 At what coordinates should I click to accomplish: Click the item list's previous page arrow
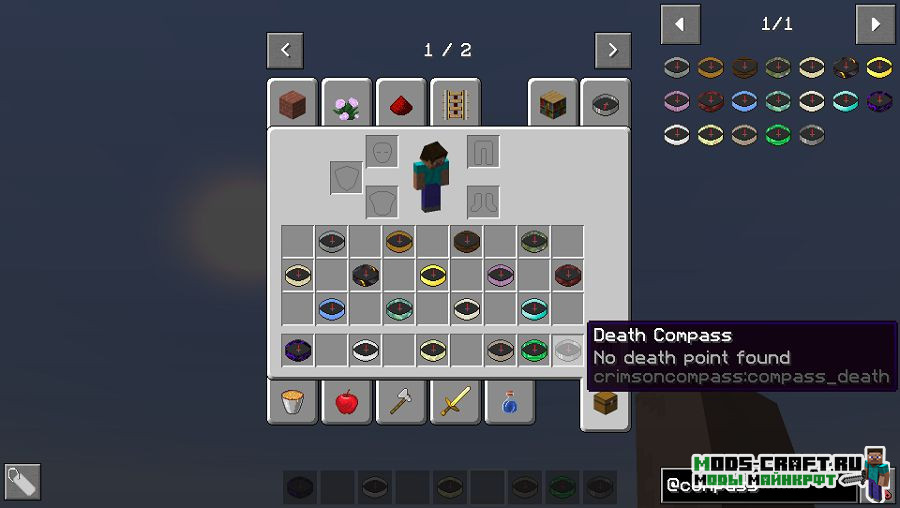tap(681, 24)
